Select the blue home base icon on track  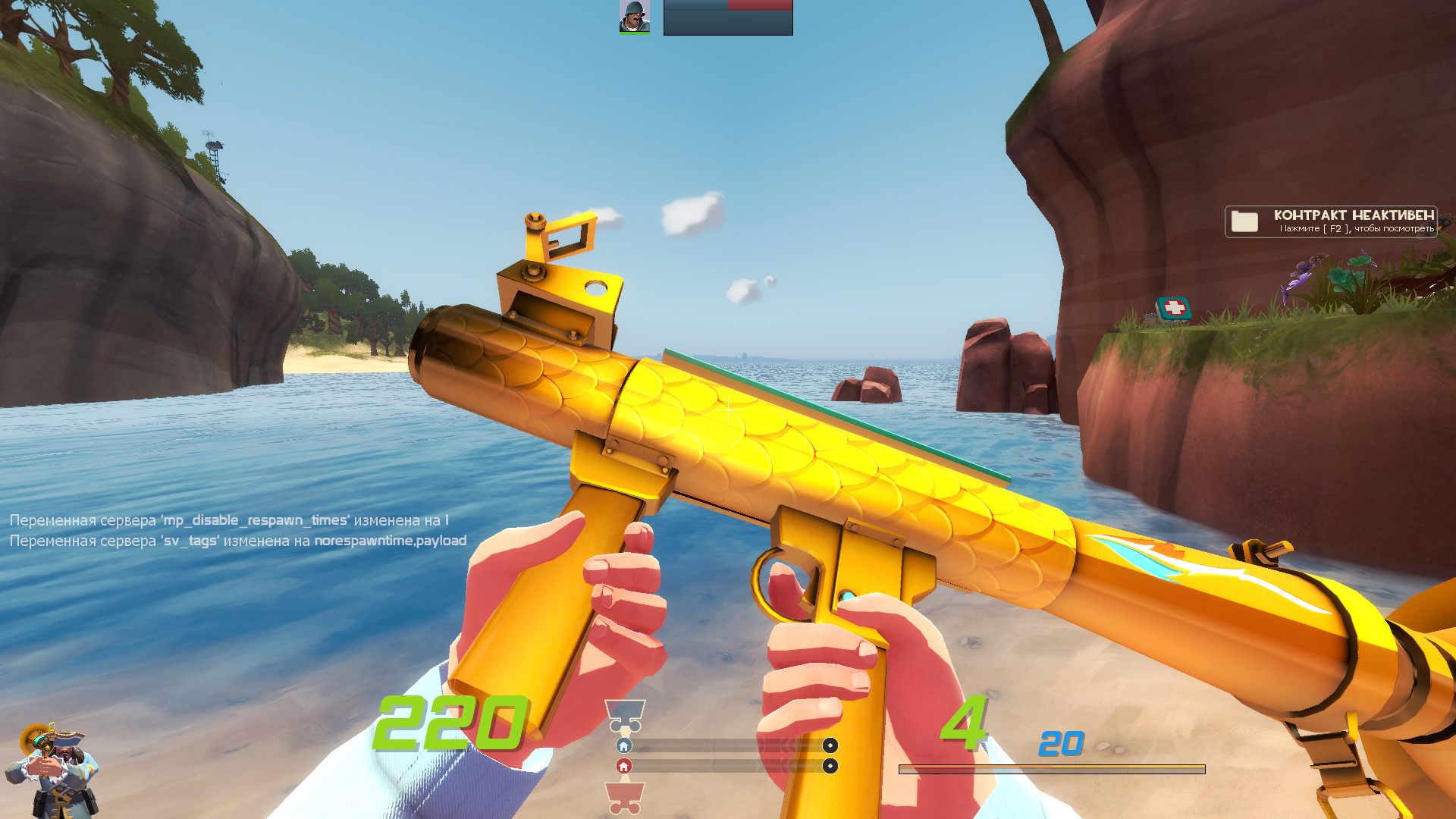[623, 746]
